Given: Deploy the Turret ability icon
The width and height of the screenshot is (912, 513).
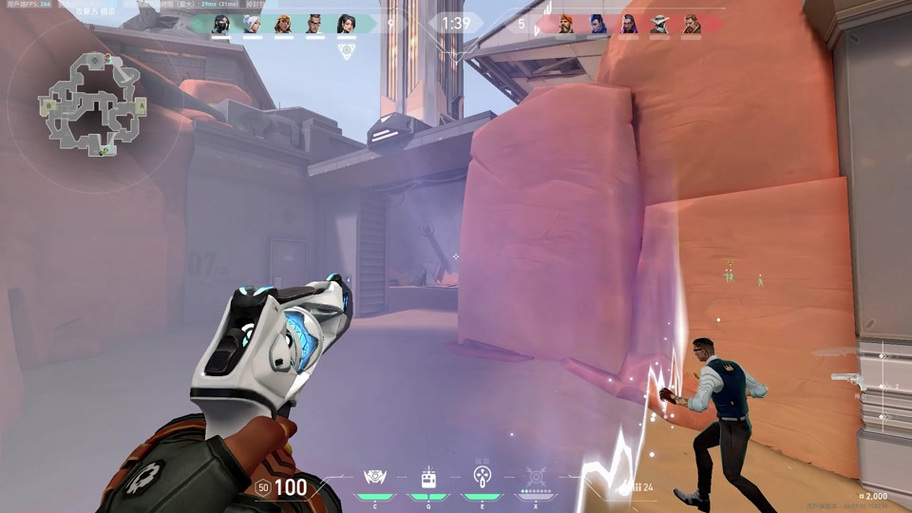Looking at the screenshot, I should tap(481, 477).
